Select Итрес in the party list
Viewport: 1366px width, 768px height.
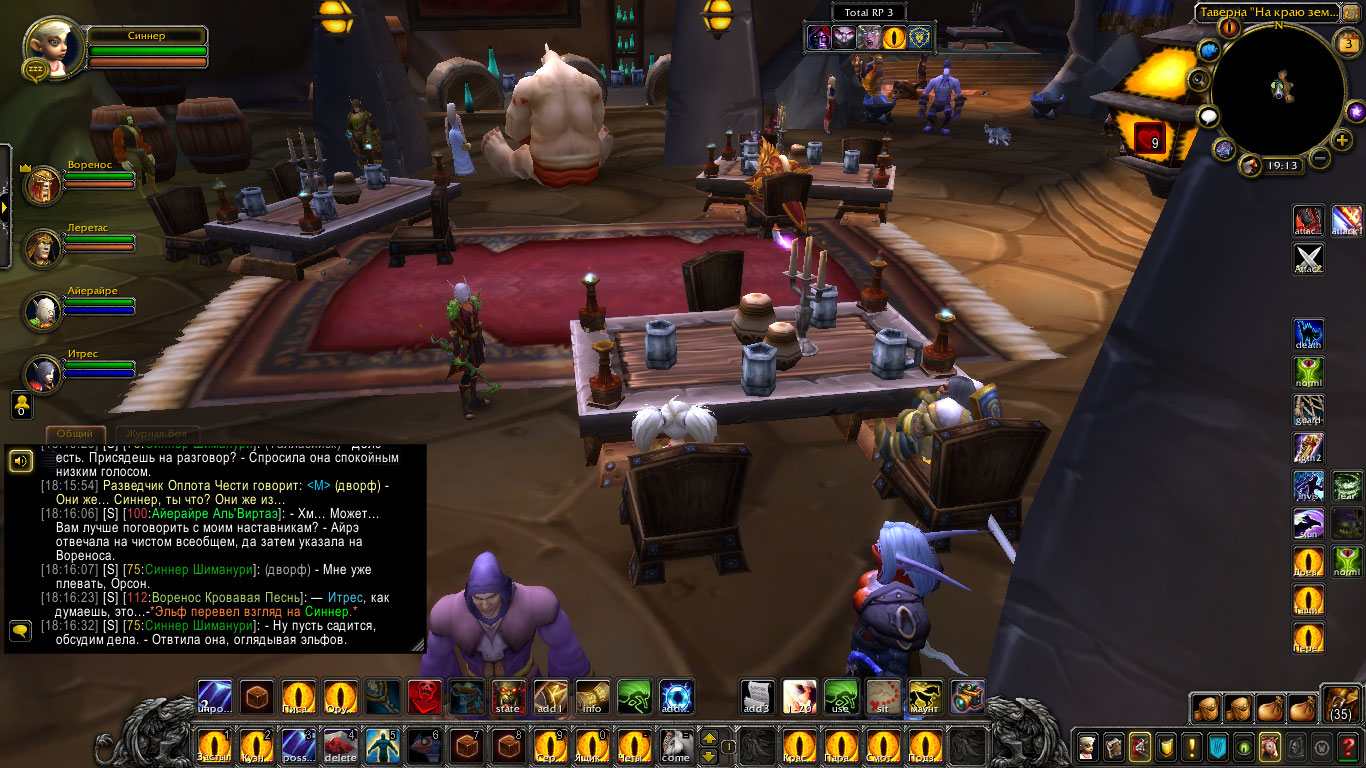point(42,373)
